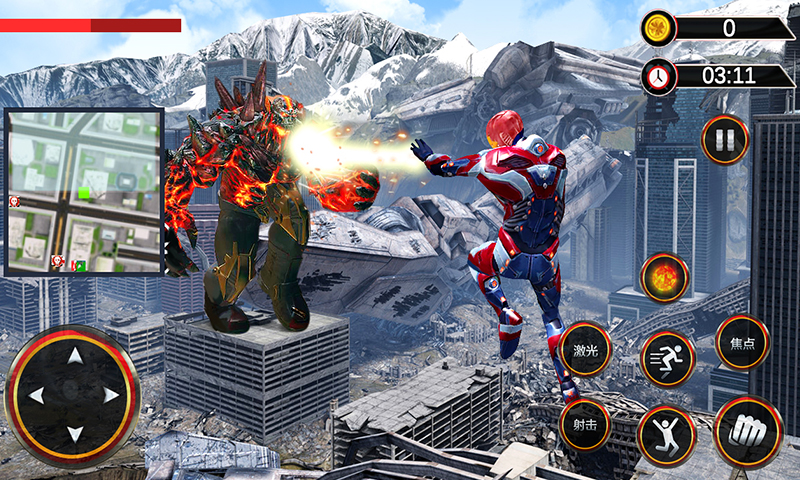Steer right with the D-pad right arrow
The height and width of the screenshot is (480, 800).
[111, 395]
